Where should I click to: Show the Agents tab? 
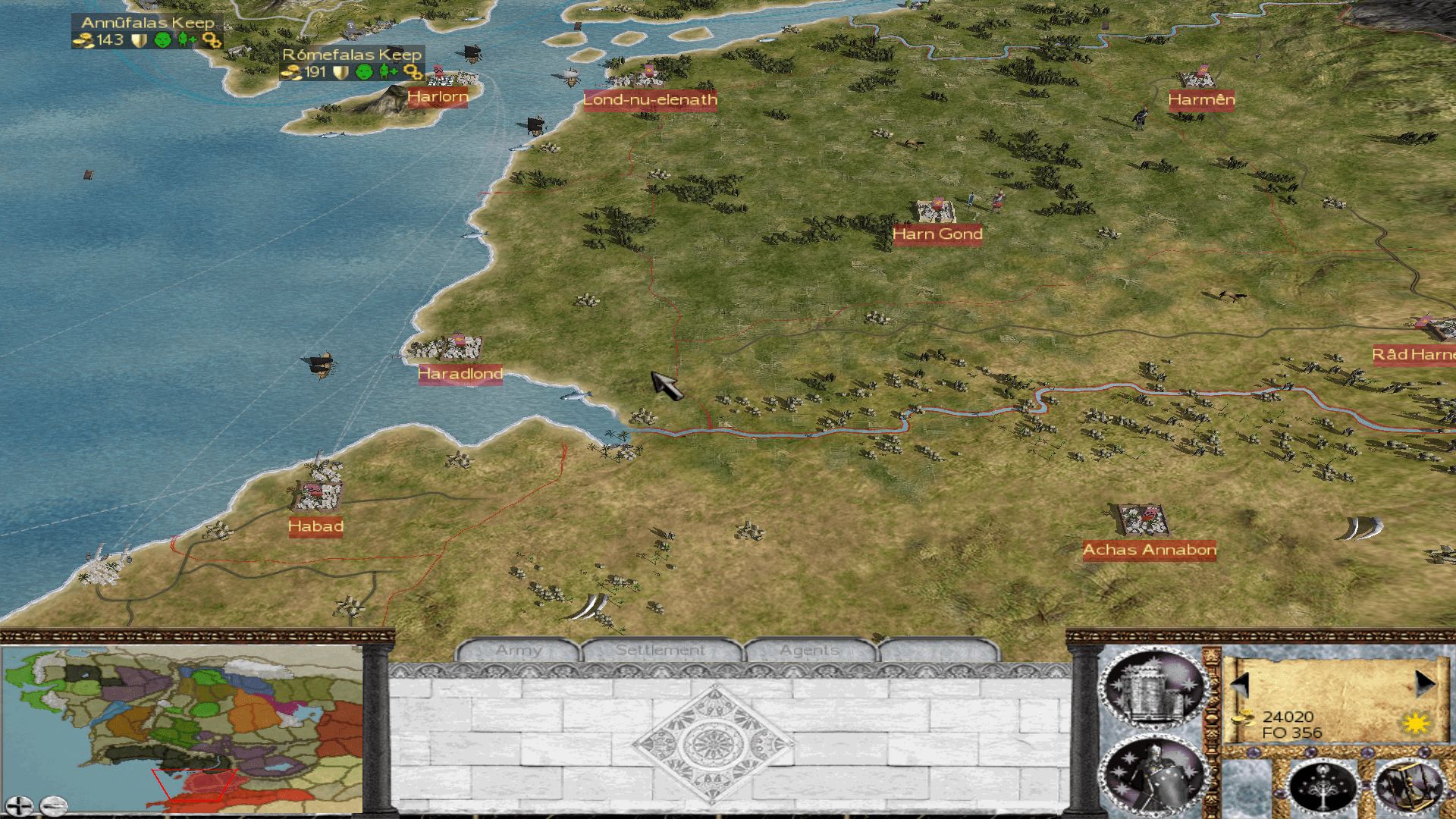809,651
